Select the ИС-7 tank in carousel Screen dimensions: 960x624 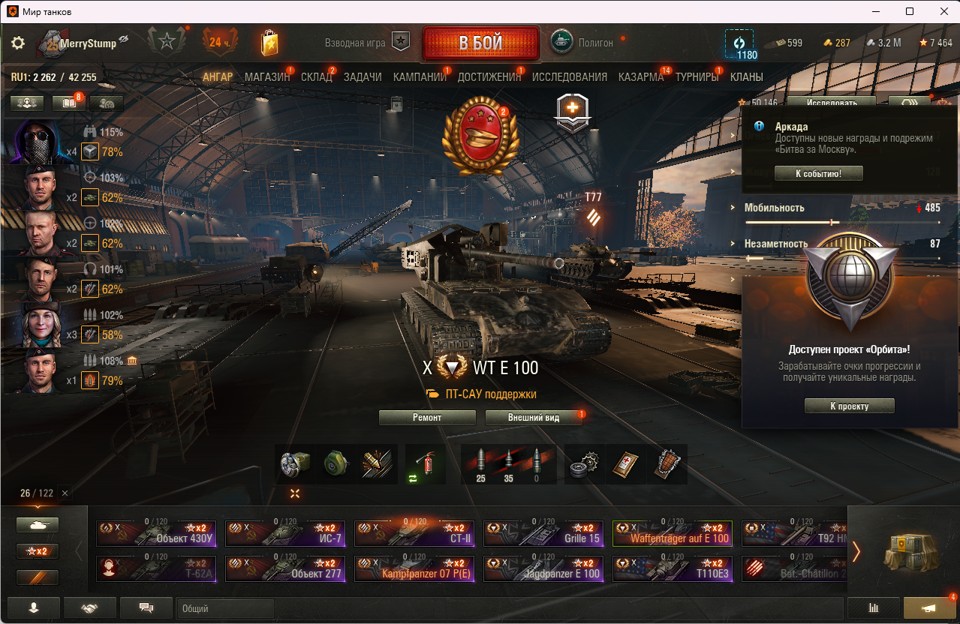pyautogui.click(x=285, y=533)
